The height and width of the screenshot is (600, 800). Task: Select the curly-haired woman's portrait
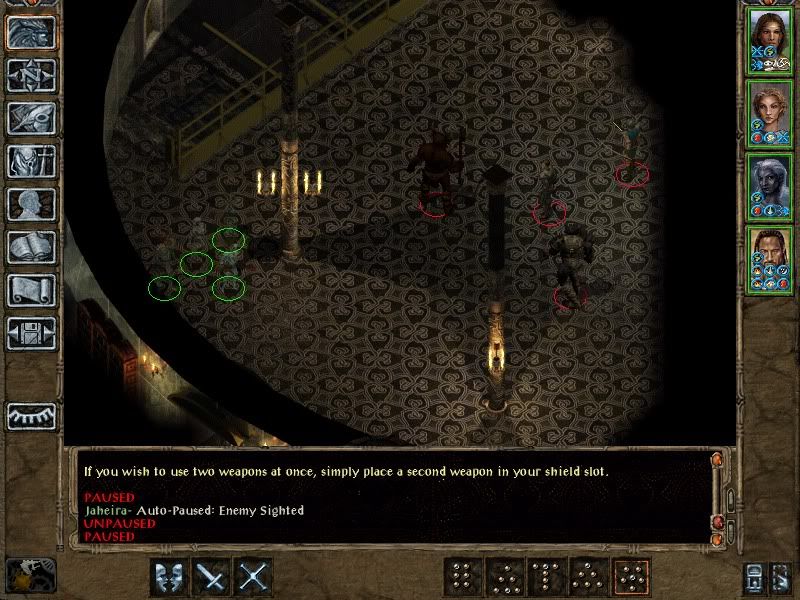point(769,114)
